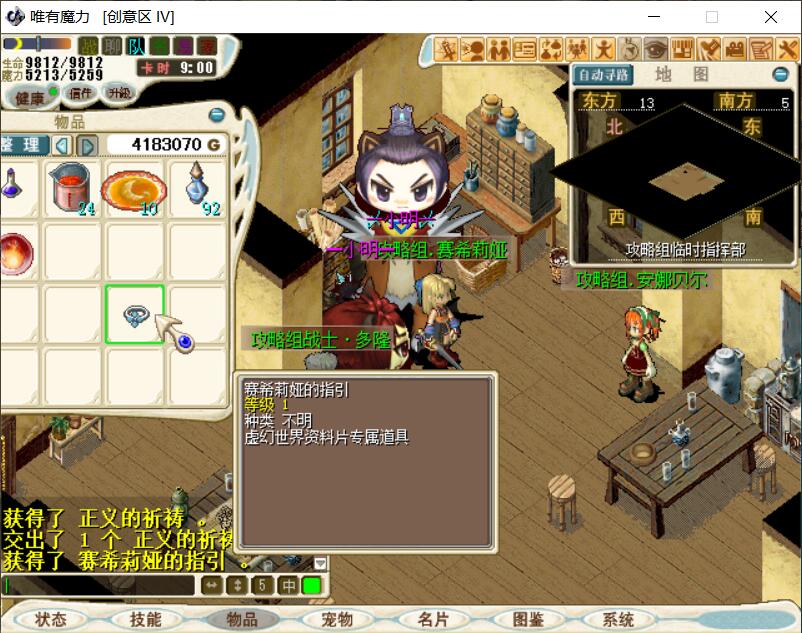The width and height of the screenshot is (802, 633).
Task: Close the game window
Action: [771, 17]
